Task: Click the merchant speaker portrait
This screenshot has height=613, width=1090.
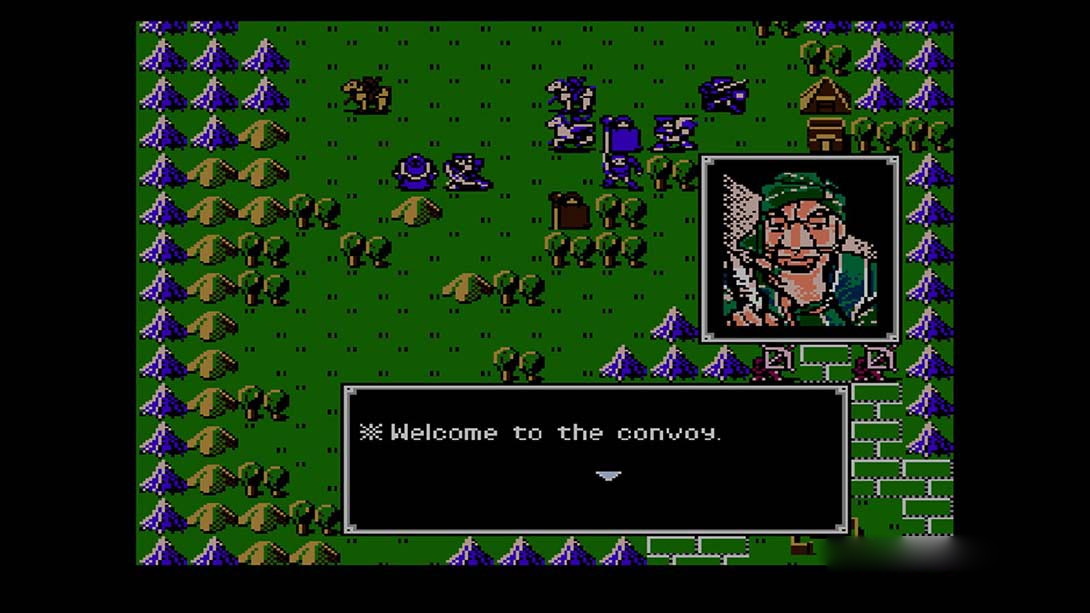Action: [x=801, y=249]
